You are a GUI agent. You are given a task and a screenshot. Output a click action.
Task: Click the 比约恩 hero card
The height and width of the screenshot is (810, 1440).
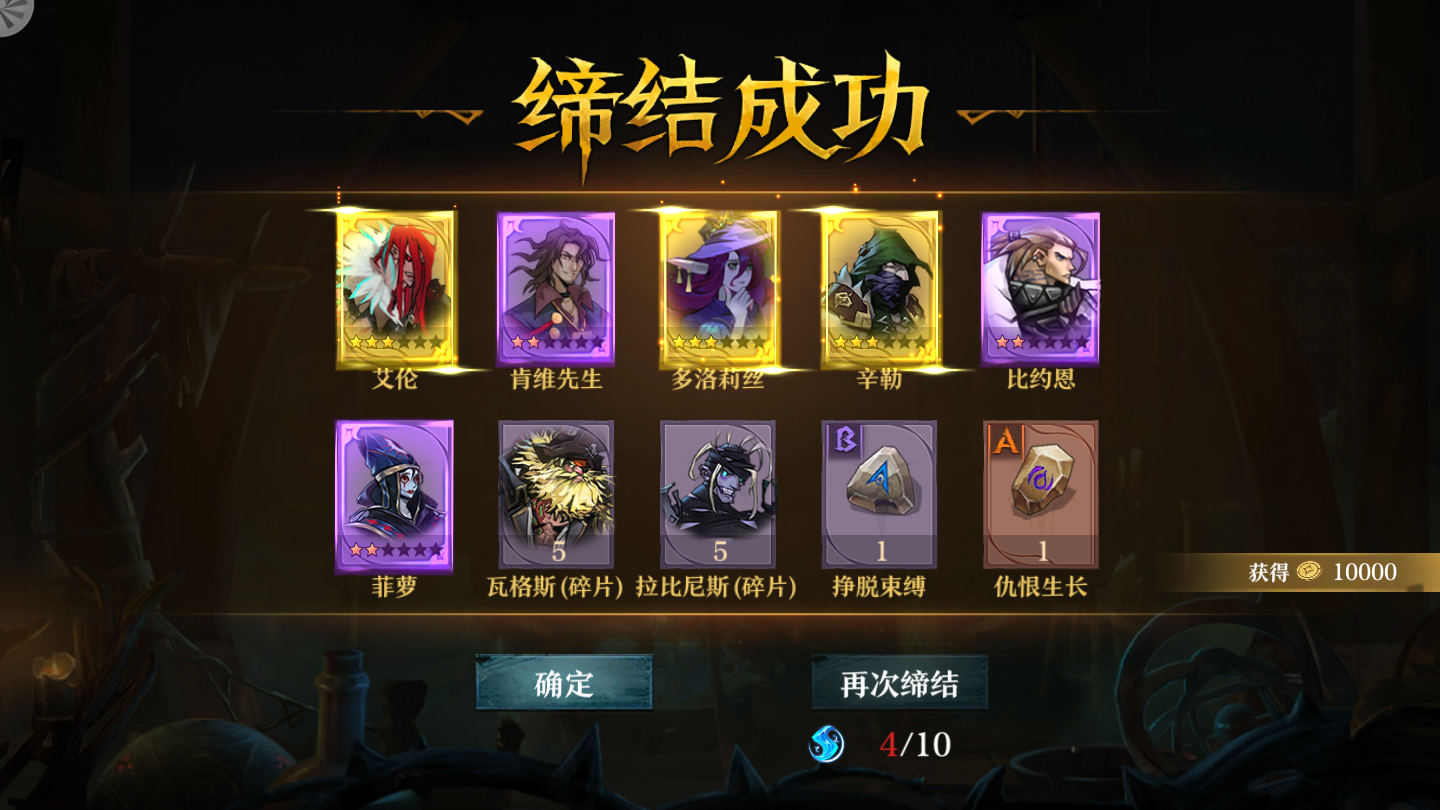1042,285
